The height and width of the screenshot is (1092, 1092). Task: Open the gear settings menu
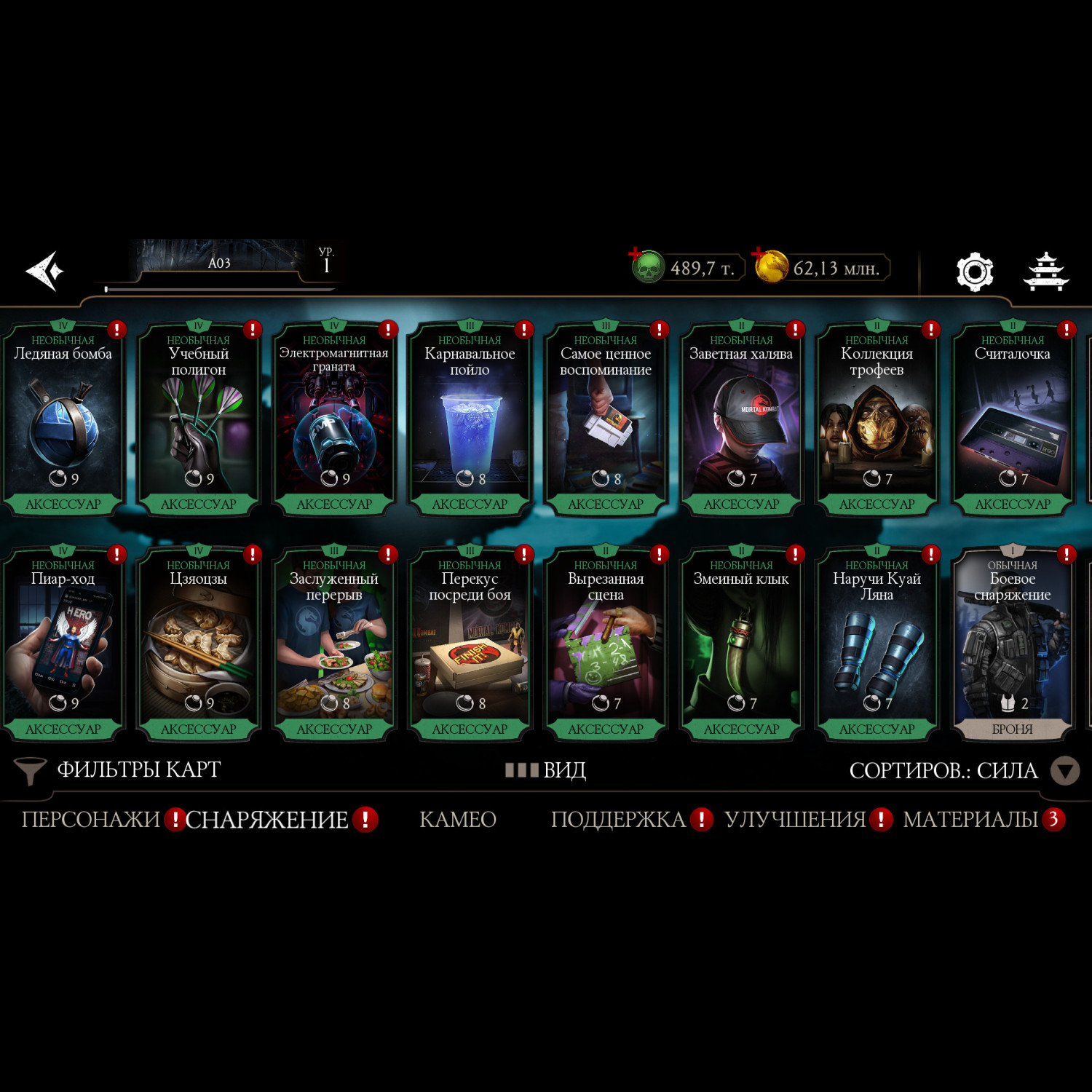coord(974,272)
